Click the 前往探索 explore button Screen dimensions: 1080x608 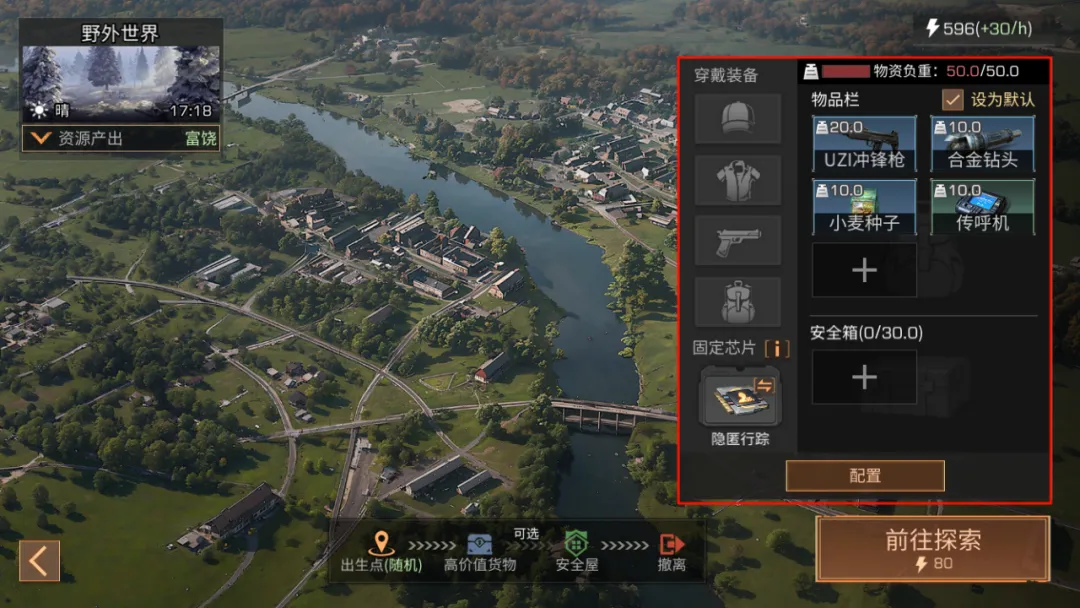coord(932,549)
